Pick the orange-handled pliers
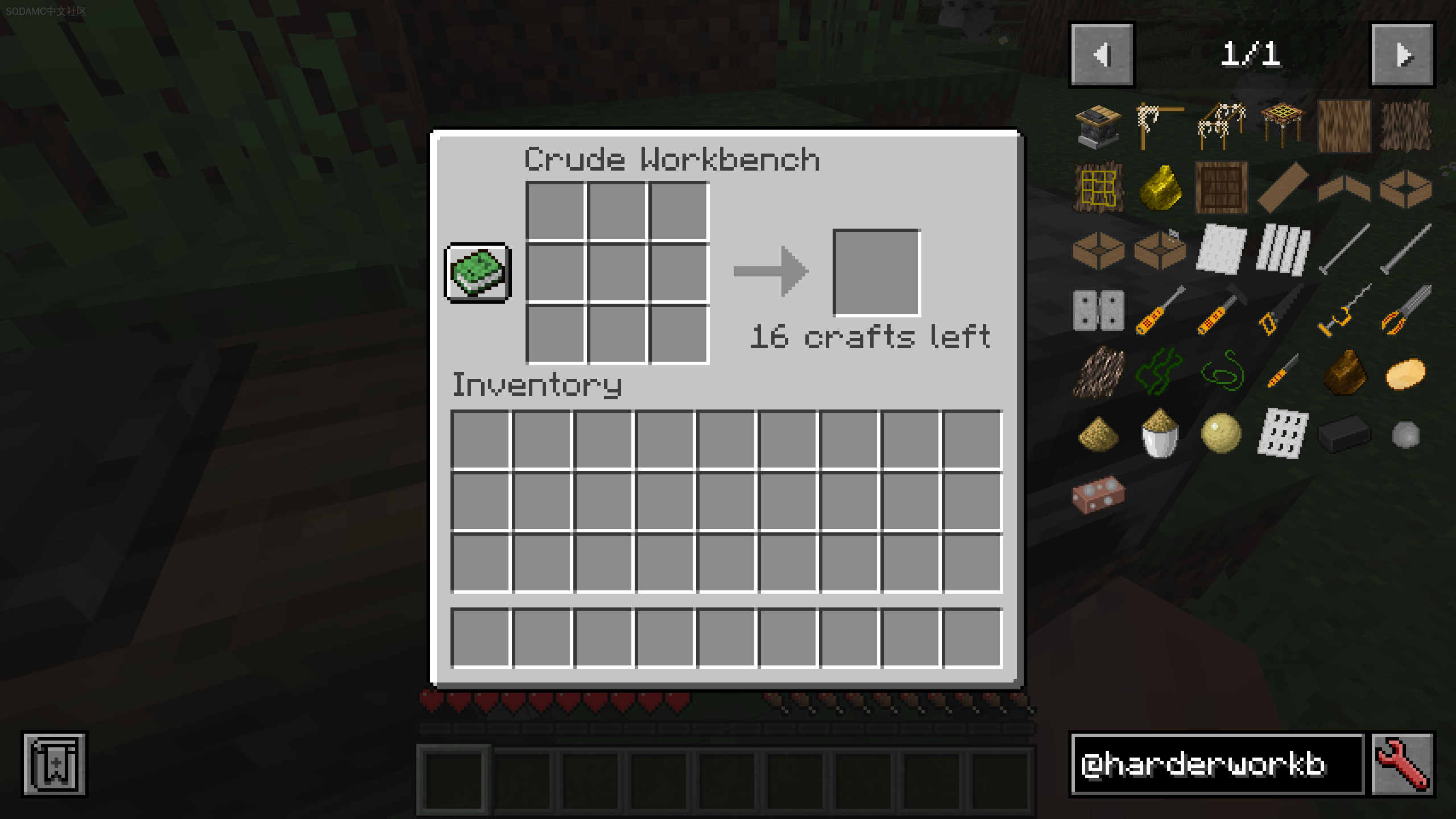Screen dimensions: 1456x819 (1405, 311)
